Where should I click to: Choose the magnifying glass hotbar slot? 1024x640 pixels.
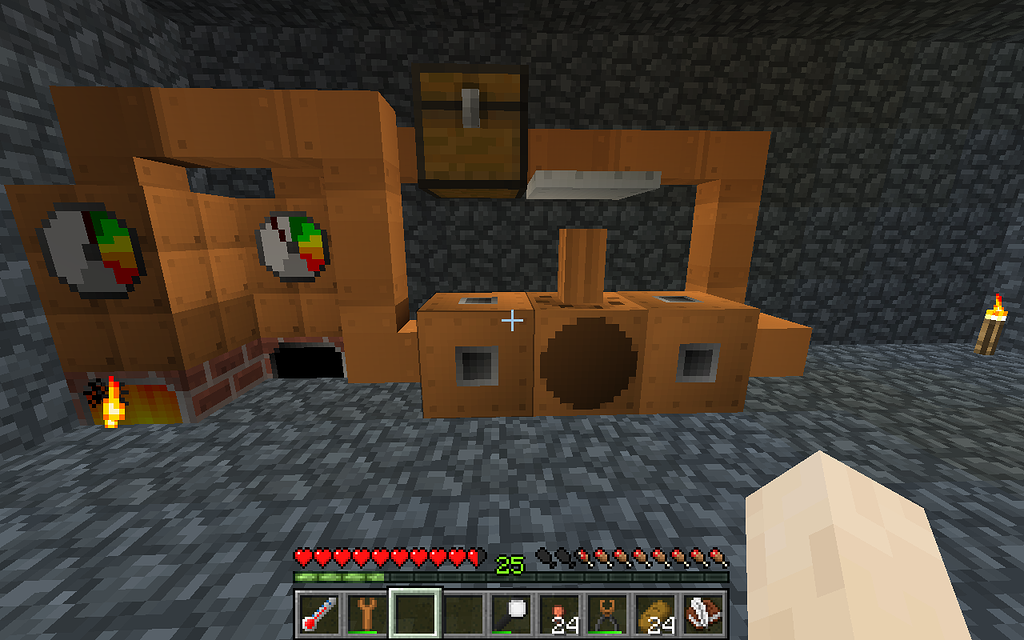pyautogui.click(x=511, y=612)
